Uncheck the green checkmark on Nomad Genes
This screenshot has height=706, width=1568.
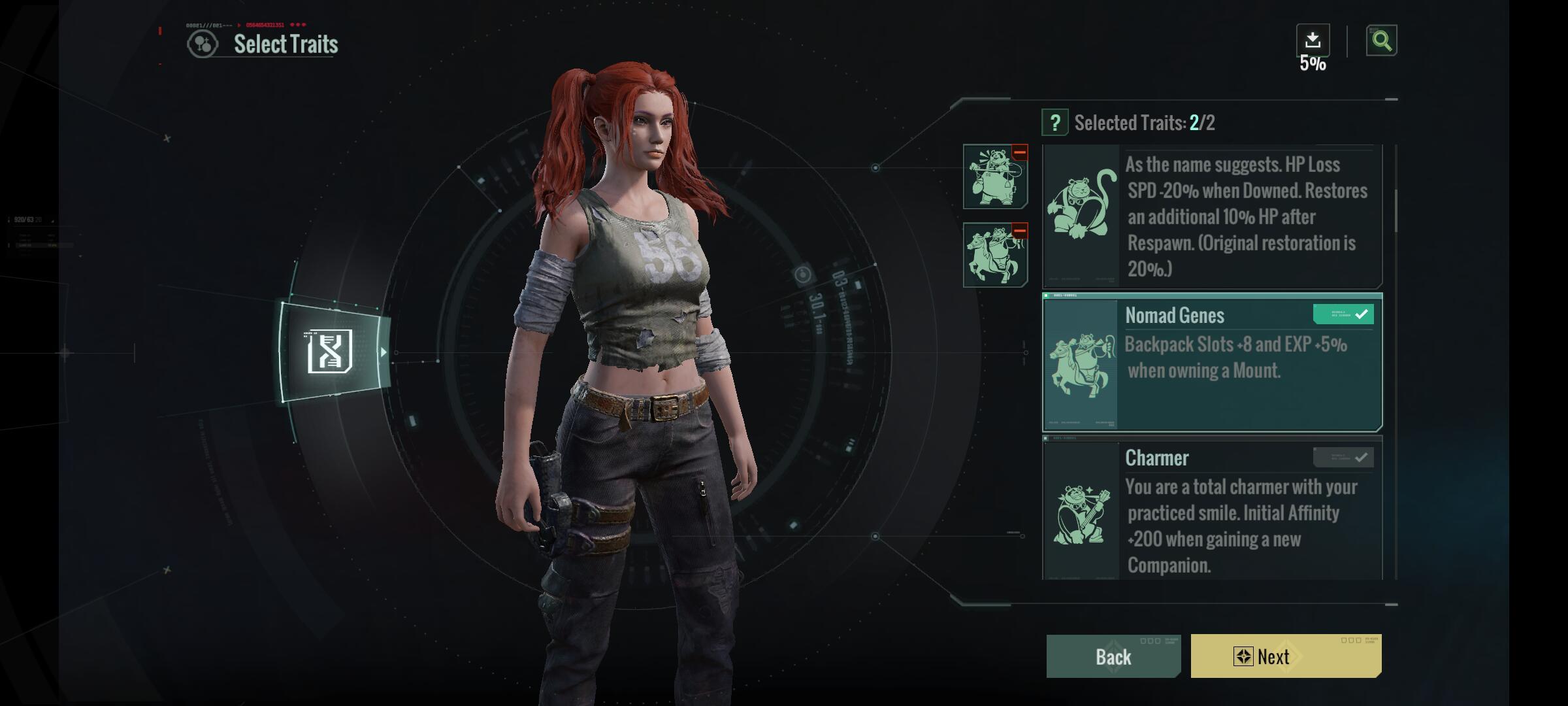click(1343, 314)
